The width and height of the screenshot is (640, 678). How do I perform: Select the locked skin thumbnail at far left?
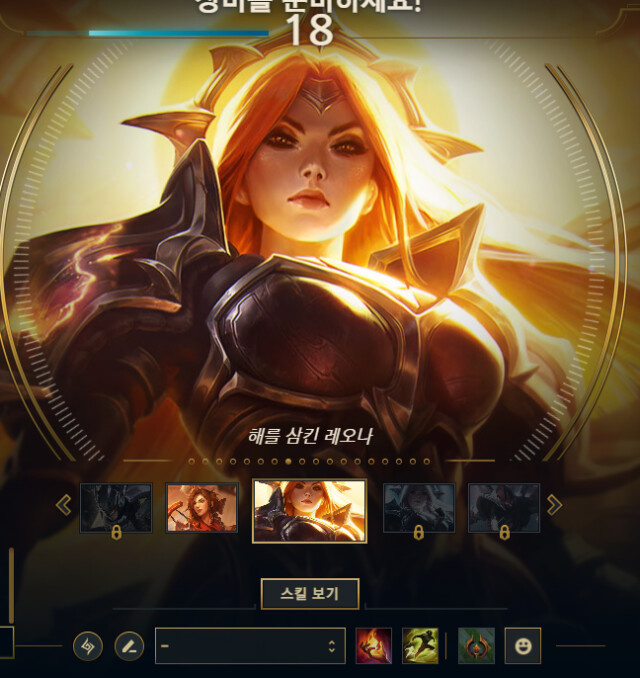[116, 508]
